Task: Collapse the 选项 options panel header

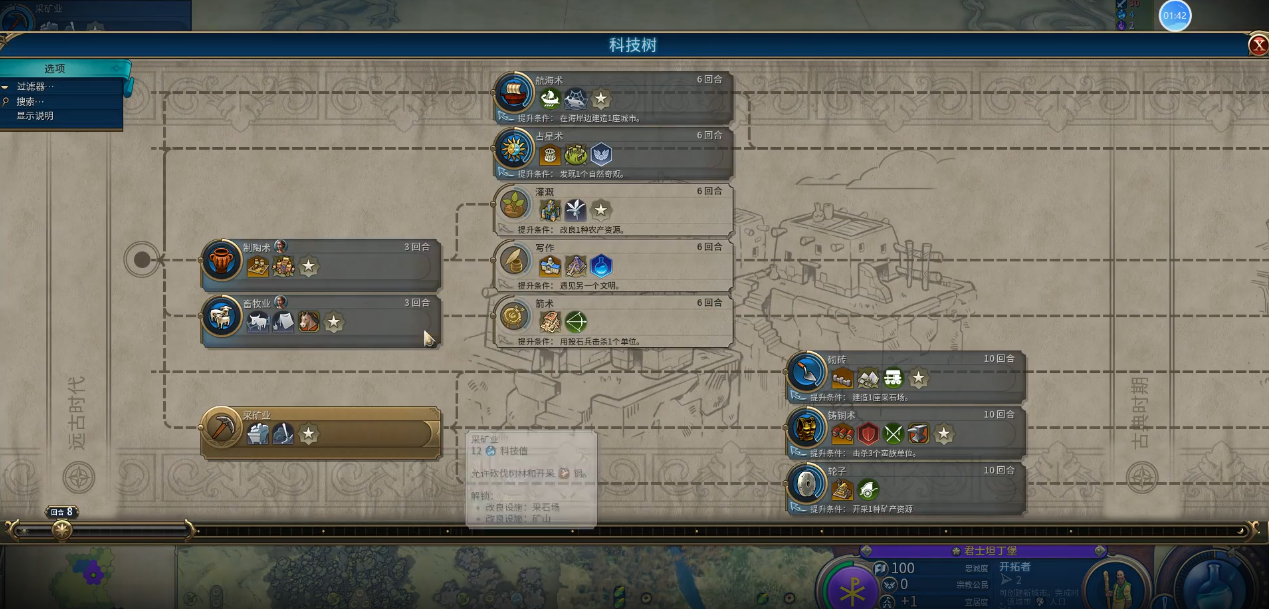Action: tap(55, 69)
